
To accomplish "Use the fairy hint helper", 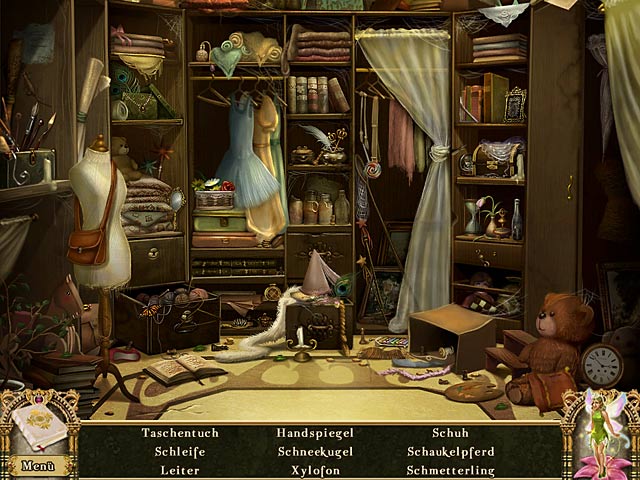I will coord(602,432).
